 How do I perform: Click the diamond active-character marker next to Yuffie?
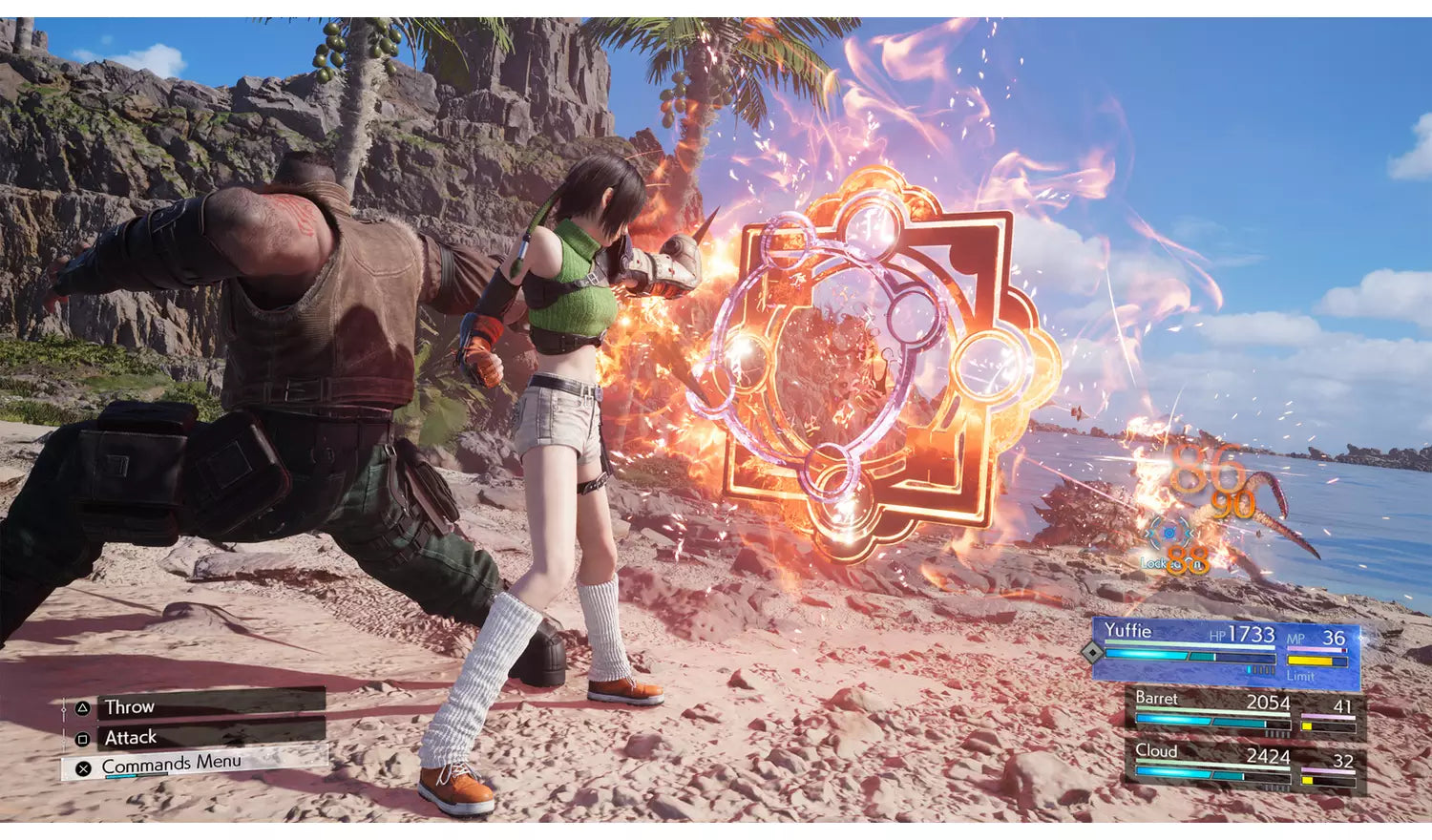pyautogui.click(x=1091, y=652)
